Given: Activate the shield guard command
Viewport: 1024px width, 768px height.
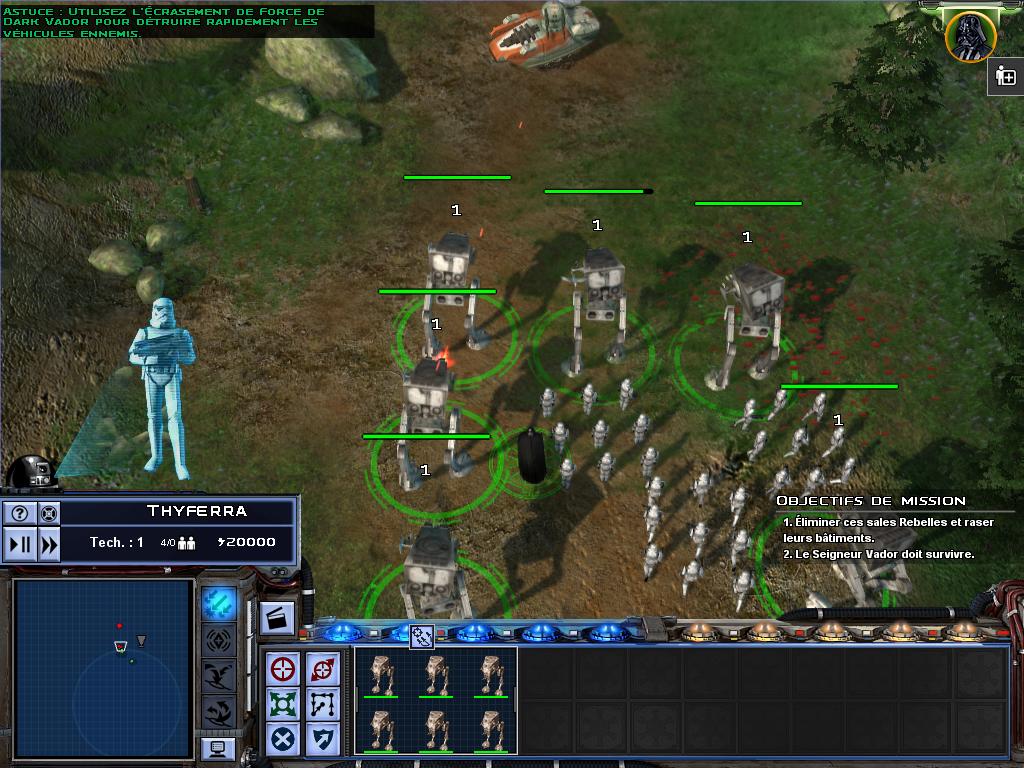Looking at the screenshot, I should 323,739.
